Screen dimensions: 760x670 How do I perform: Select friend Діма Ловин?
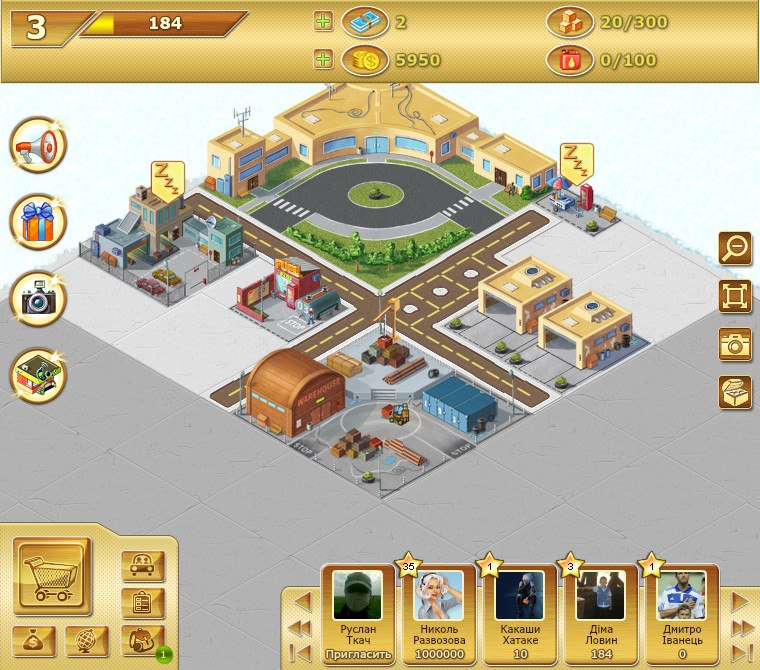(601, 597)
